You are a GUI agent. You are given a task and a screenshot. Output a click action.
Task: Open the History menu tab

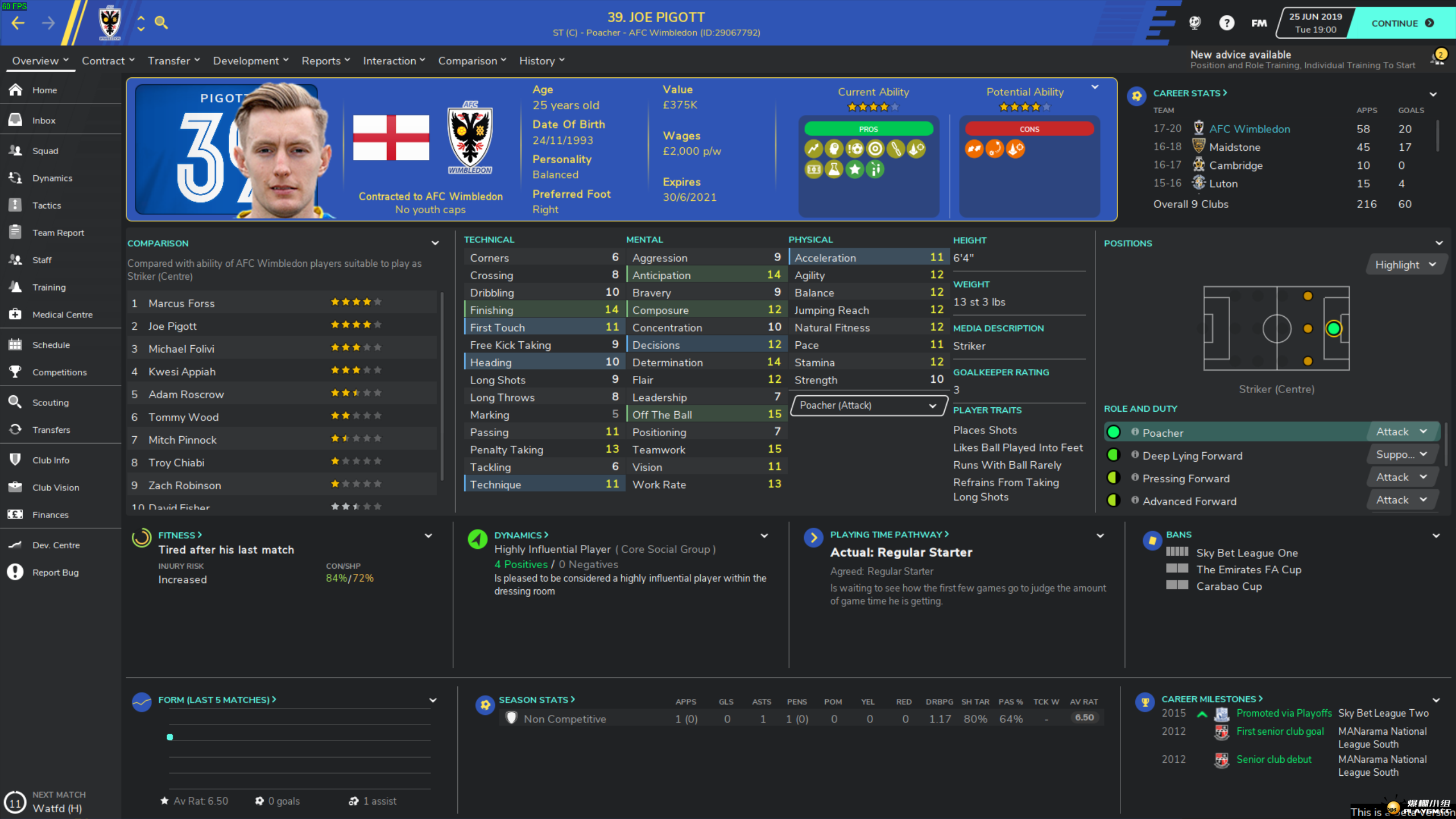[537, 60]
